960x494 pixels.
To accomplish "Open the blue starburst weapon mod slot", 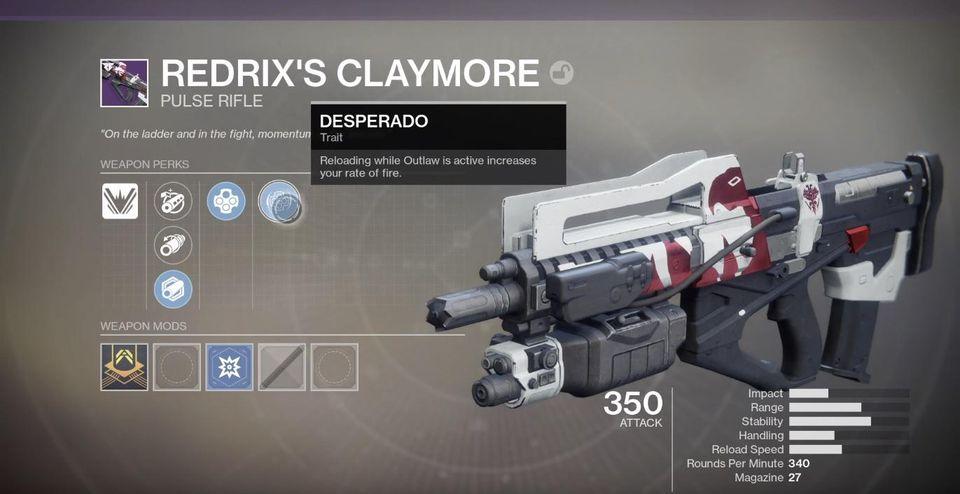I will point(229,367).
